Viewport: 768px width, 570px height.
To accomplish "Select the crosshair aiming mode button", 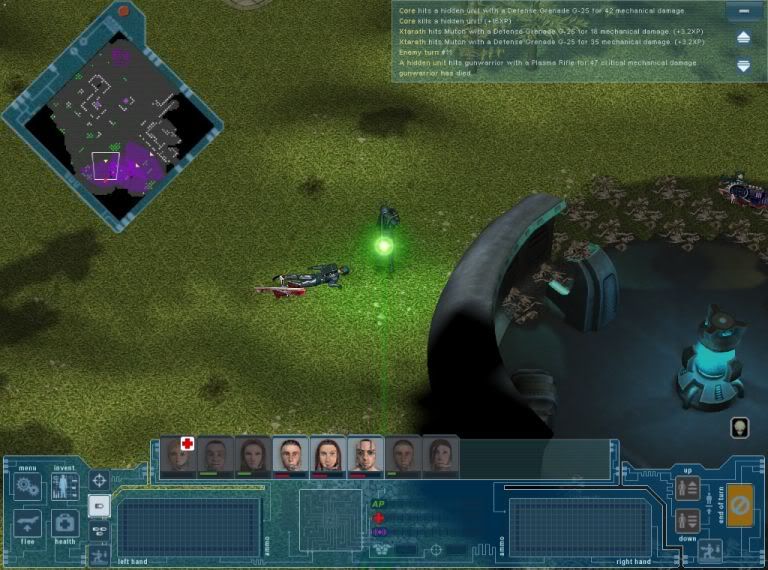I will (99, 481).
